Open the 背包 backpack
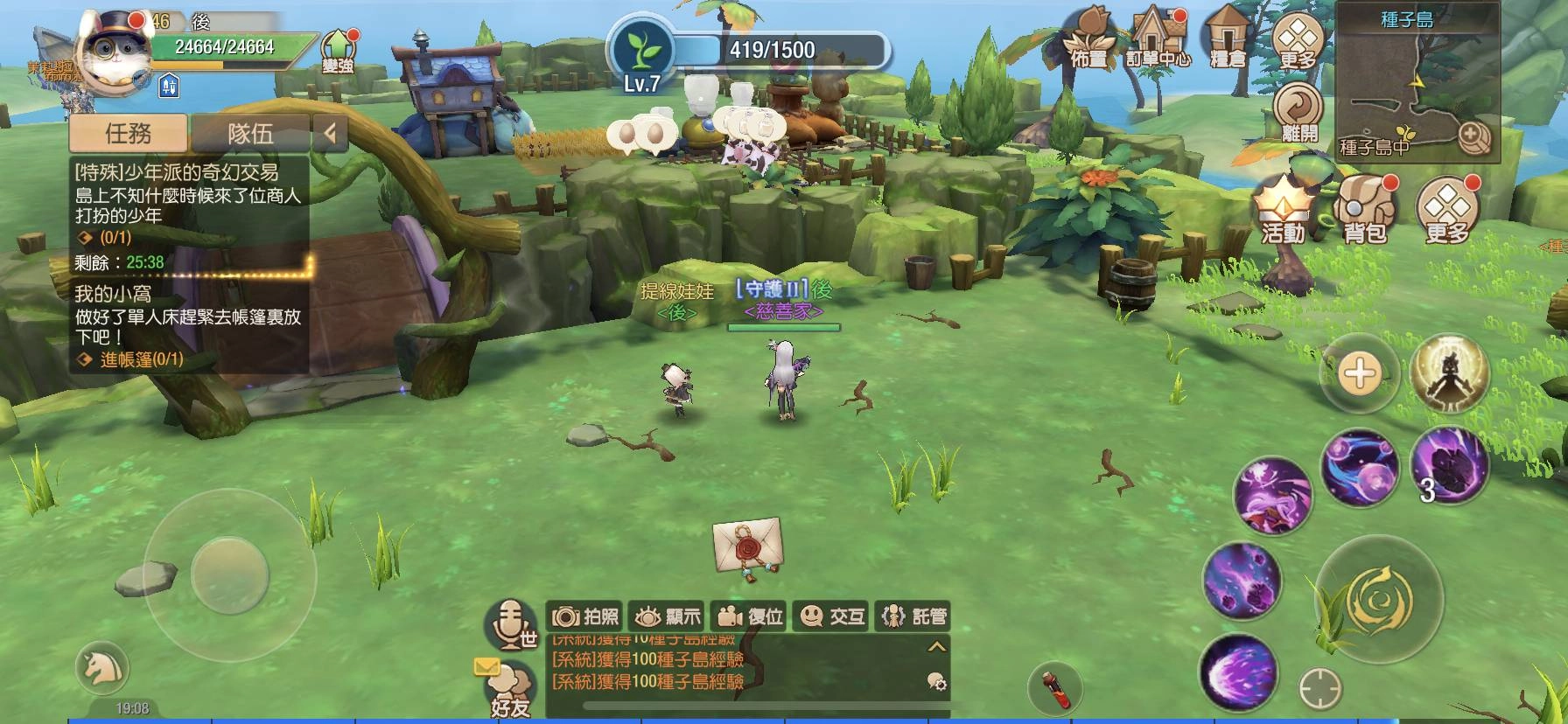This screenshot has width=1568, height=724. (1363, 210)
